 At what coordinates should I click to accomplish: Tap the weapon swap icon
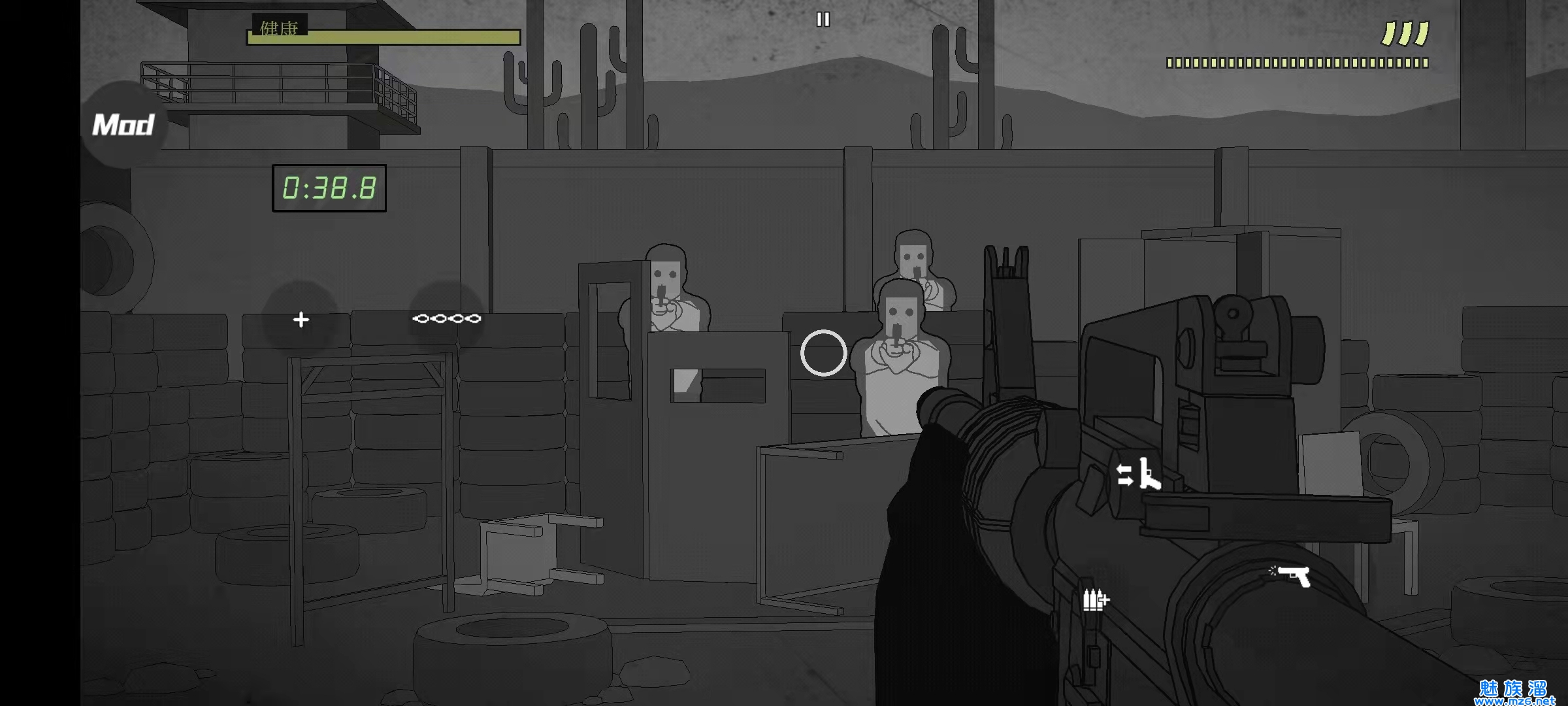(x=1139, y=474)
